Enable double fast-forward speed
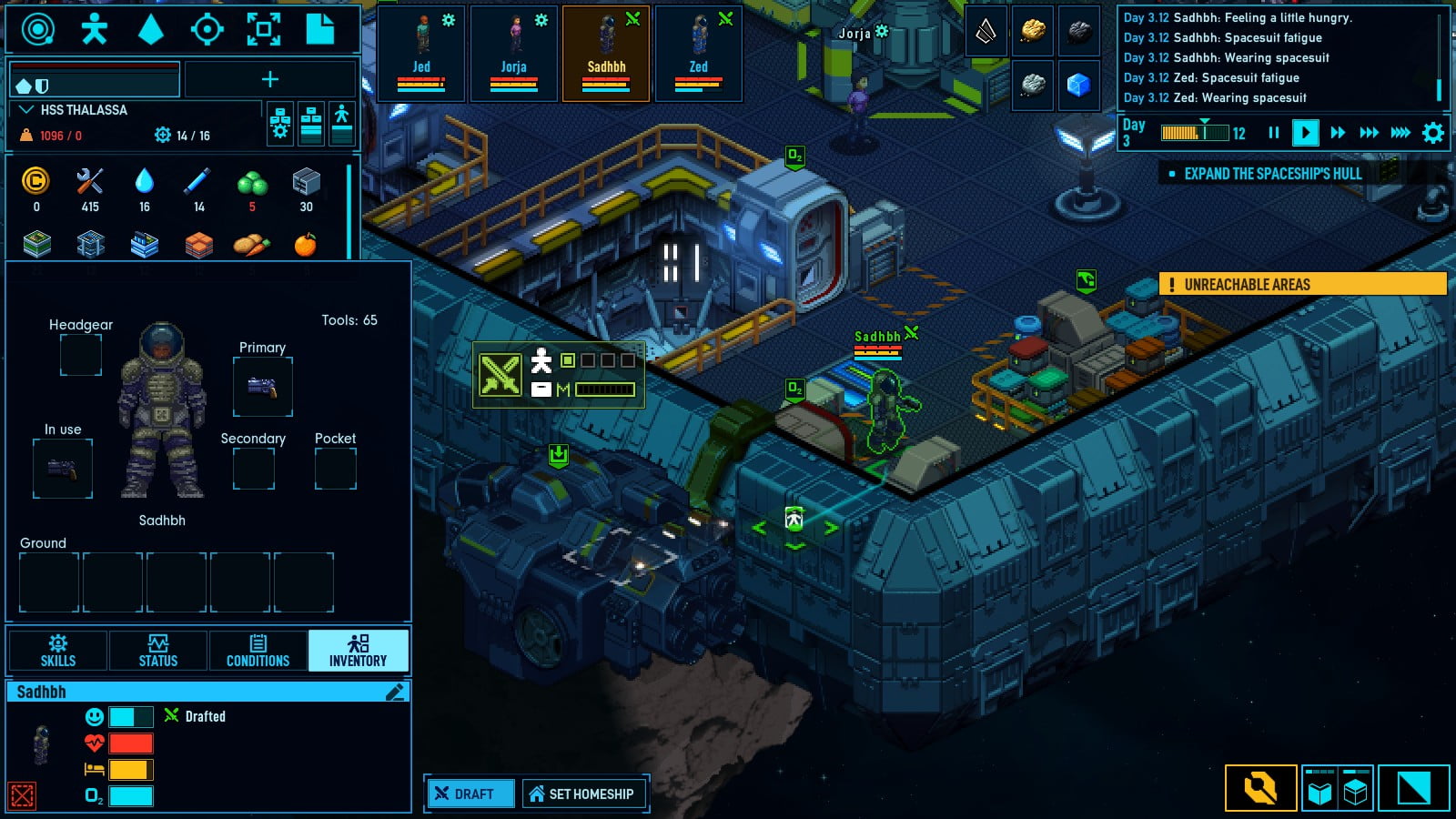The height and width of the screenshot is (819, 1456). (1338, 133)
